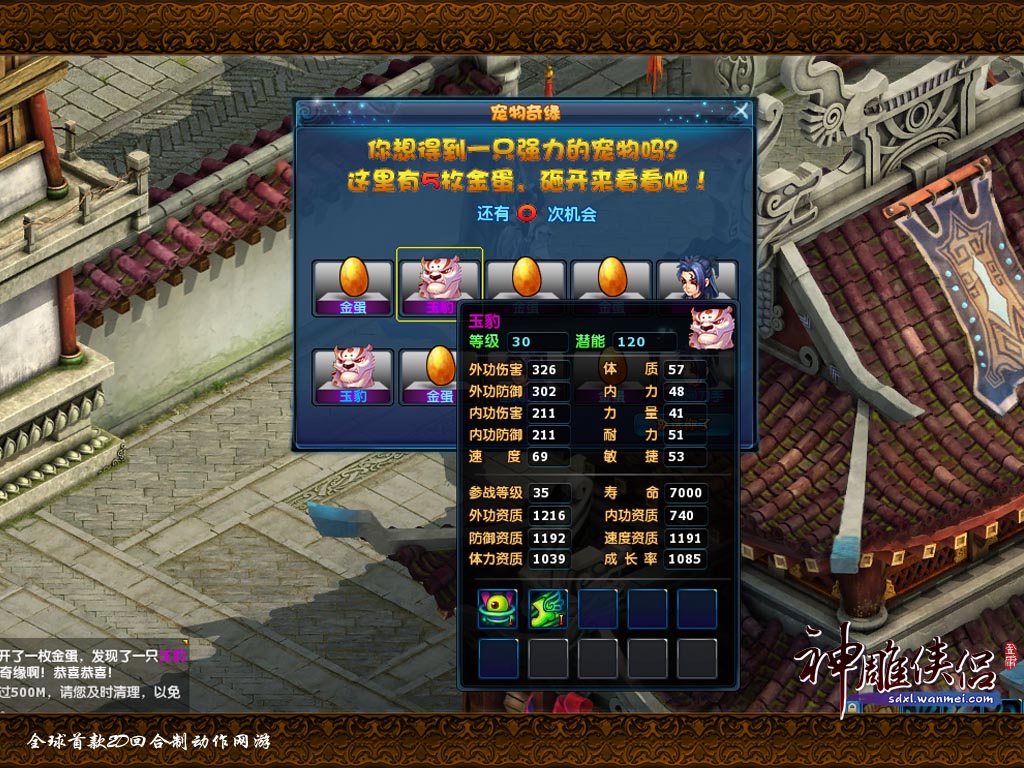Choose the bottom-row 玉豹 leopard slot
Image resolution: width=1024 pixels, height=768 pixels.
coord(352,375)
